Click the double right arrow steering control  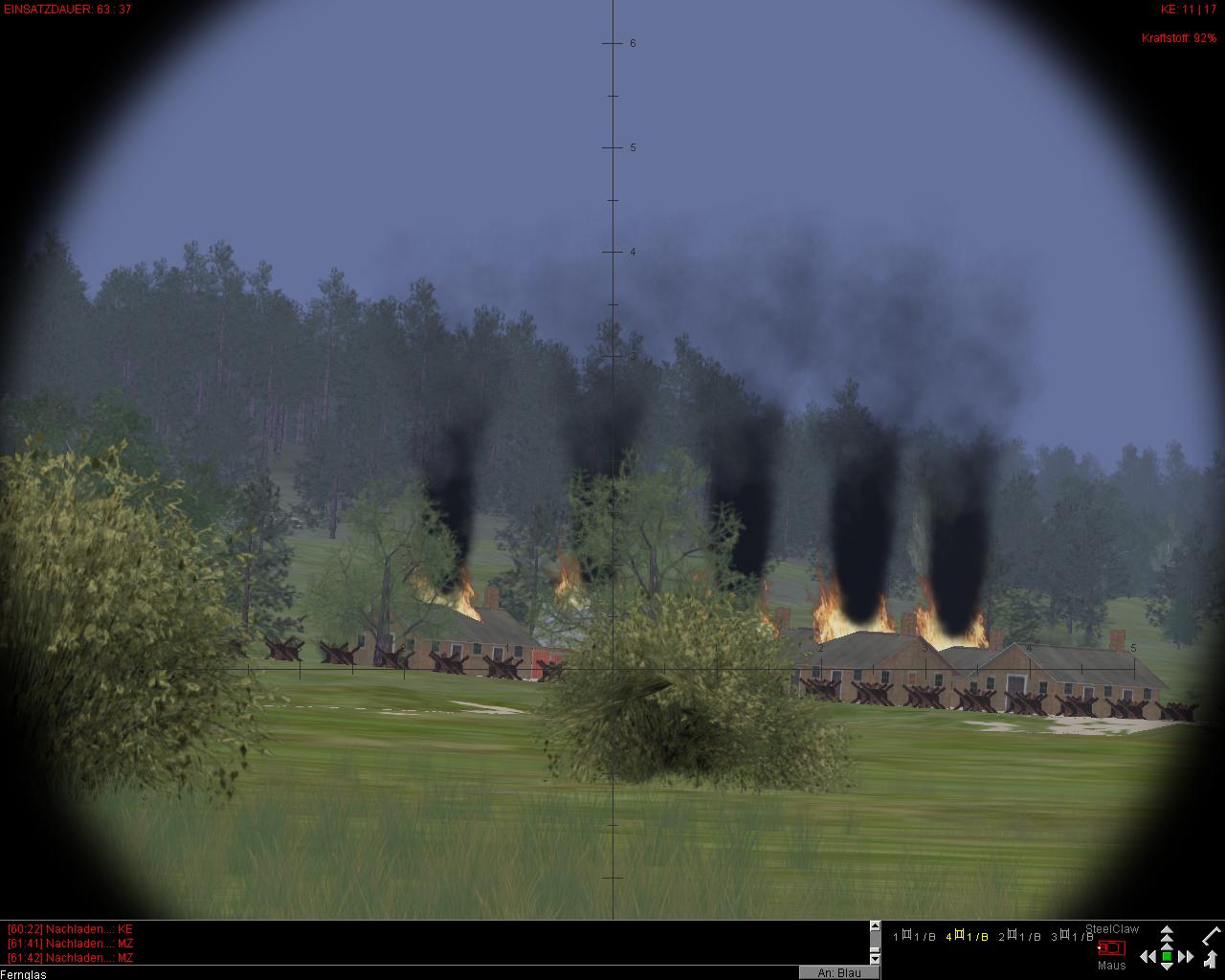(x=1187, y=956)
